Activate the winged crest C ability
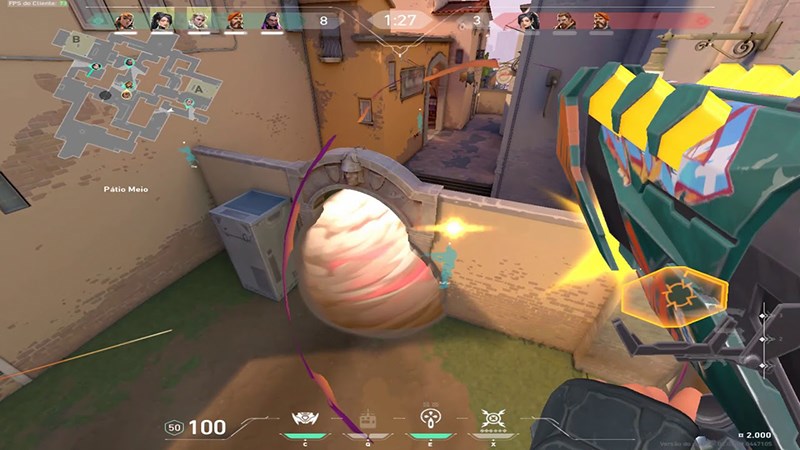Screen dimensions: 800x450 point(303,418)
